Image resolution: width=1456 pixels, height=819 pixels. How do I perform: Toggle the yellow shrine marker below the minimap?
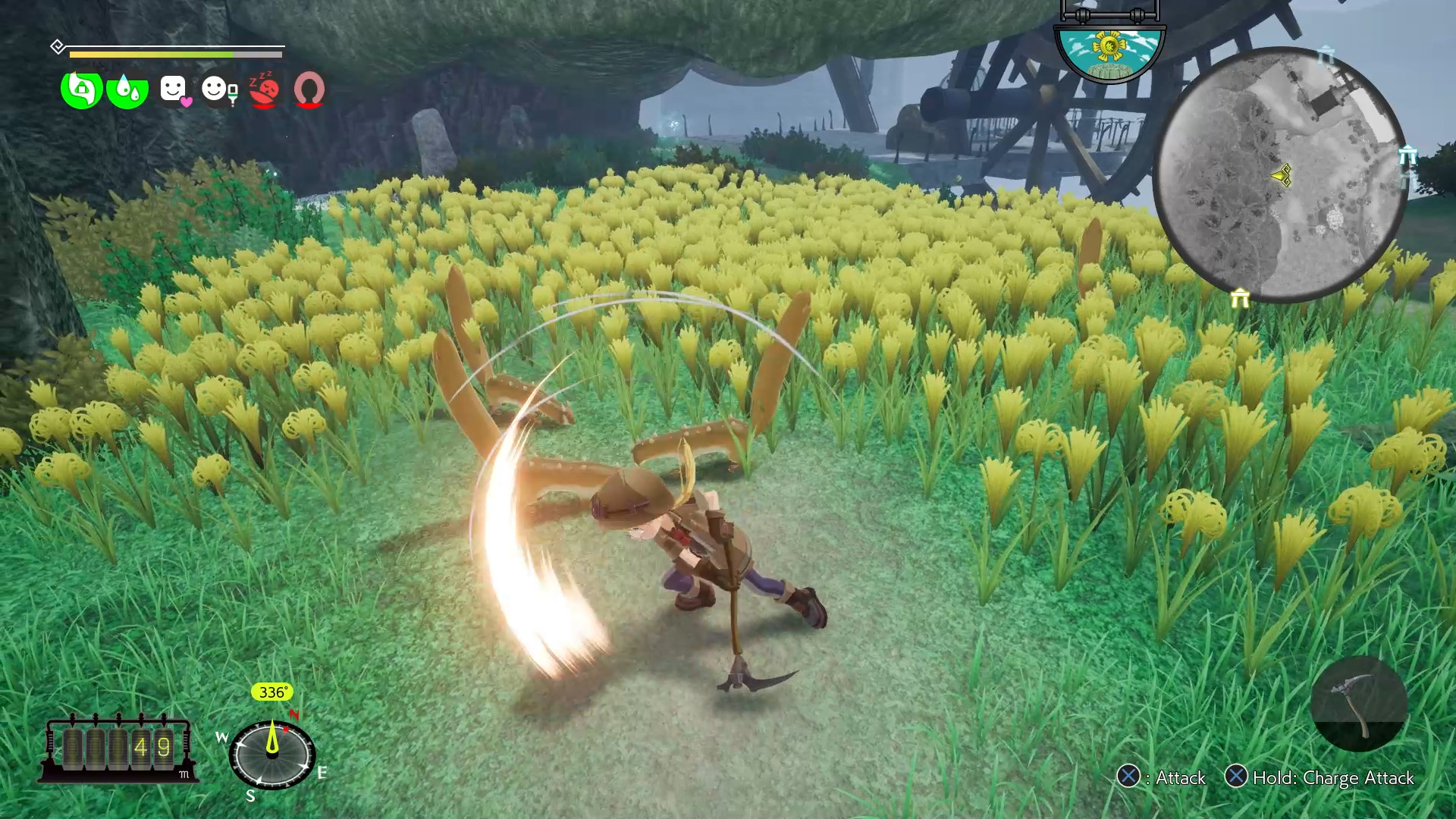pyautogui.click(x=1241, y=298)
